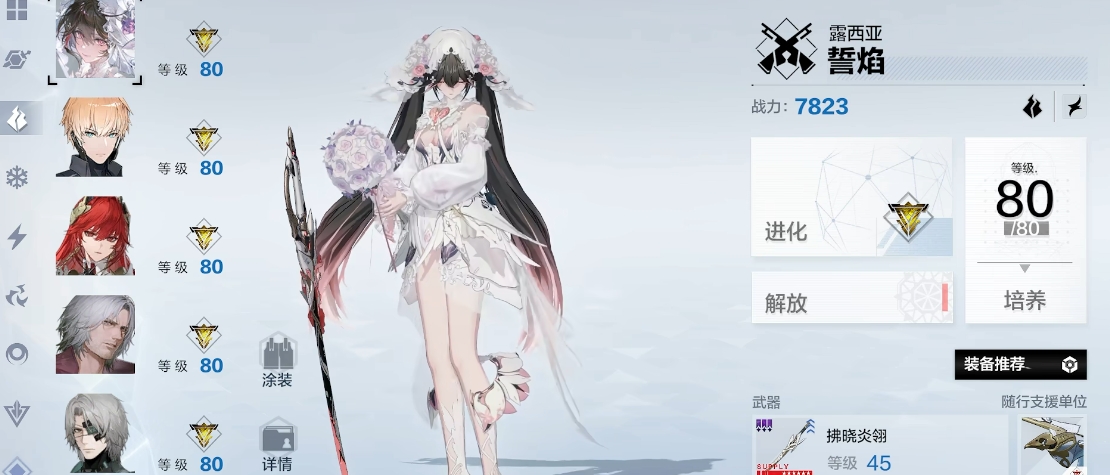This screenshot has width=1110, height=475.
Task: Select the red-haired character portrait
Action: (x=93, y=236)
